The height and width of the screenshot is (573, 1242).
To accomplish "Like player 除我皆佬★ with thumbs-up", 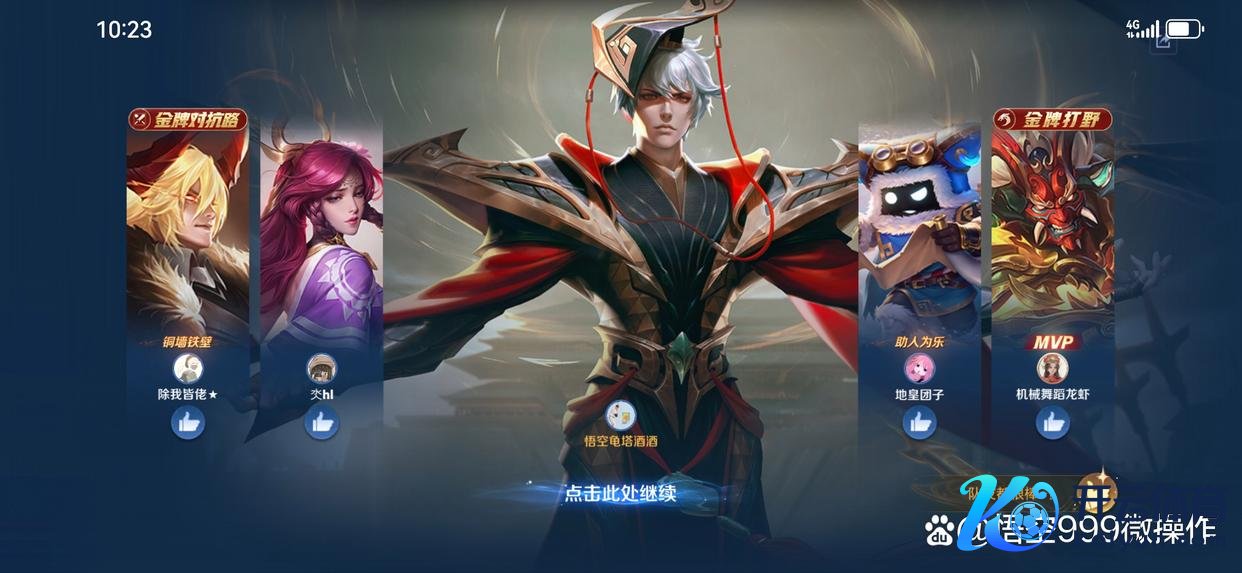I will tap(188, 424).
